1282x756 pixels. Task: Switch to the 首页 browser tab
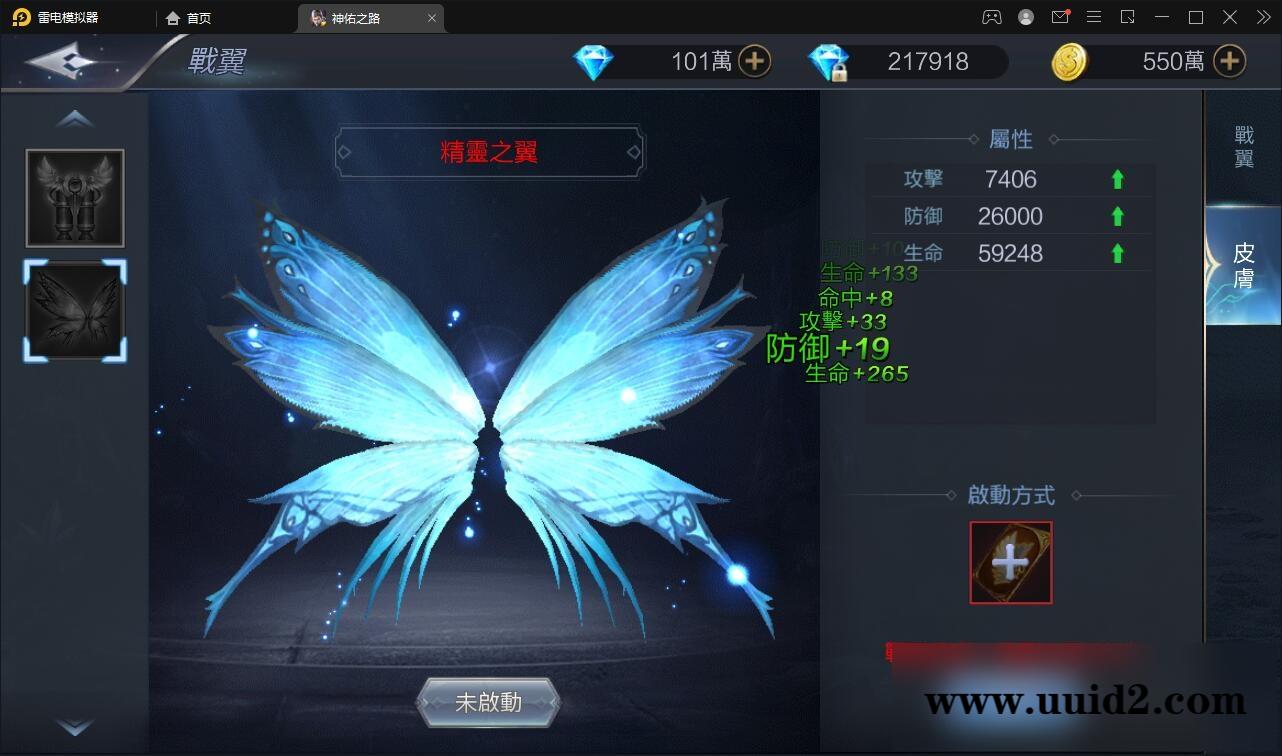point(192,17)
